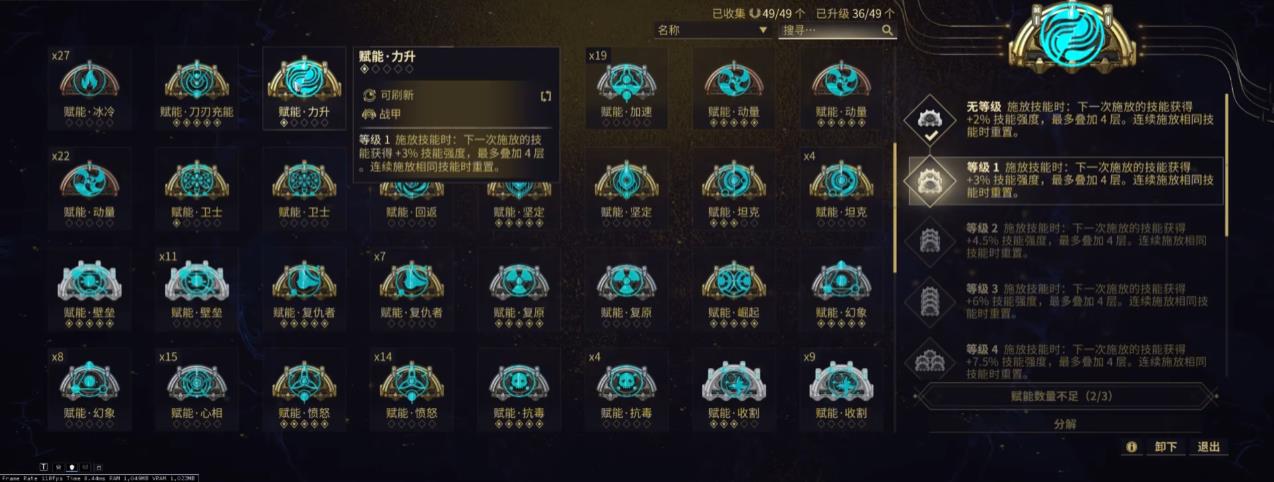Choose the 赋能·愤怒 tile marked x14
Viewport: 1274px width, 482px height.
click(411, 388)
